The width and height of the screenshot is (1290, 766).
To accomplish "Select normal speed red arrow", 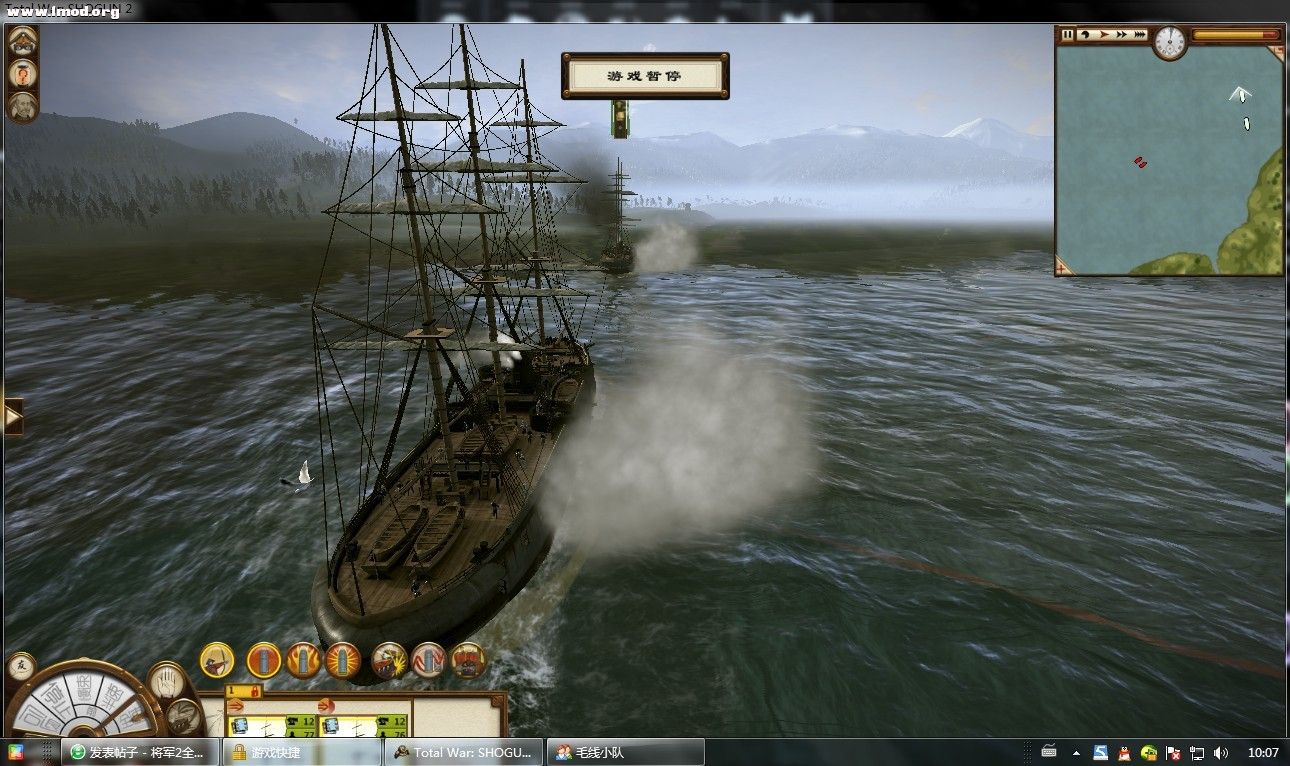I will pos(1103,35).
